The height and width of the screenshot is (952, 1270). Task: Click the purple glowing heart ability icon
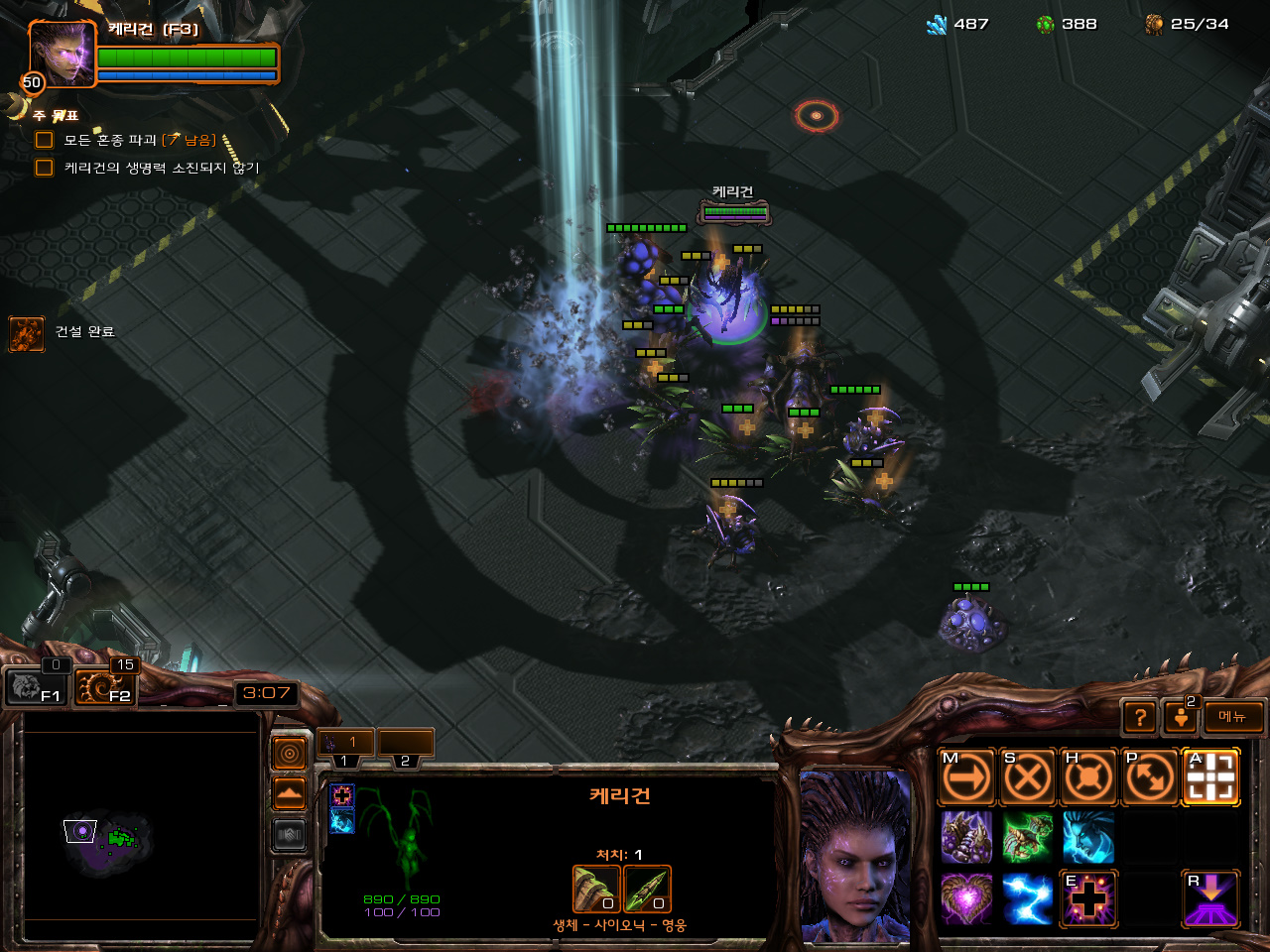pos(965,898)
